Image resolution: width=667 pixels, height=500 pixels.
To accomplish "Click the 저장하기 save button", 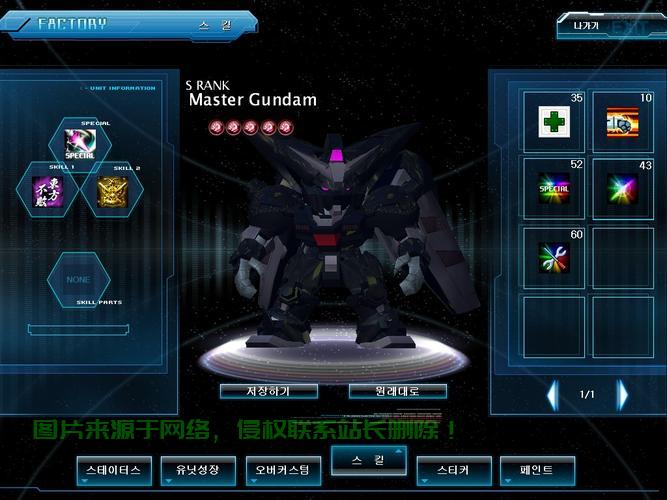I will [267, 390].
